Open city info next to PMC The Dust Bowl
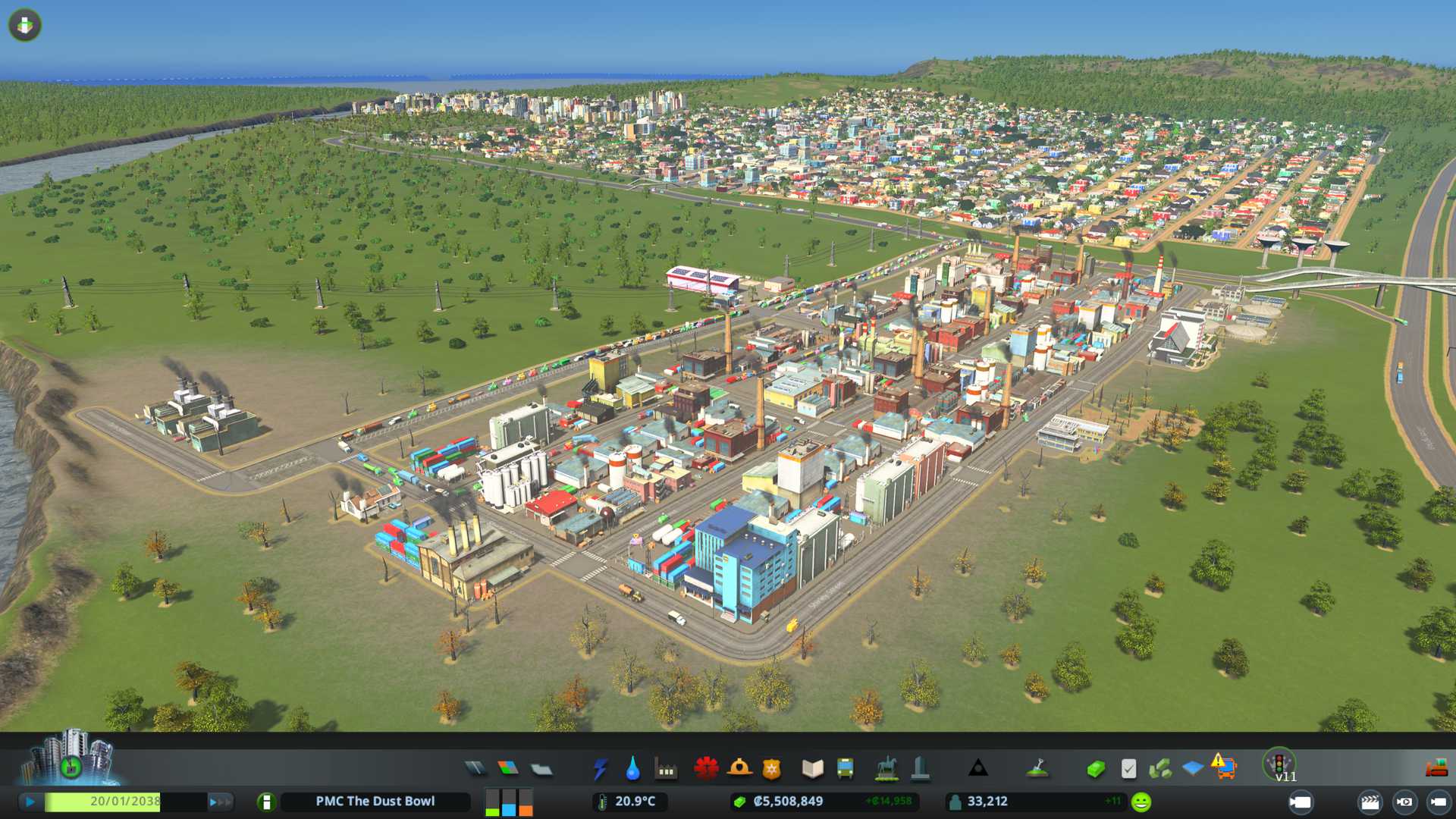Viewport: 1456px width, 819px height. tap(266, 802)
